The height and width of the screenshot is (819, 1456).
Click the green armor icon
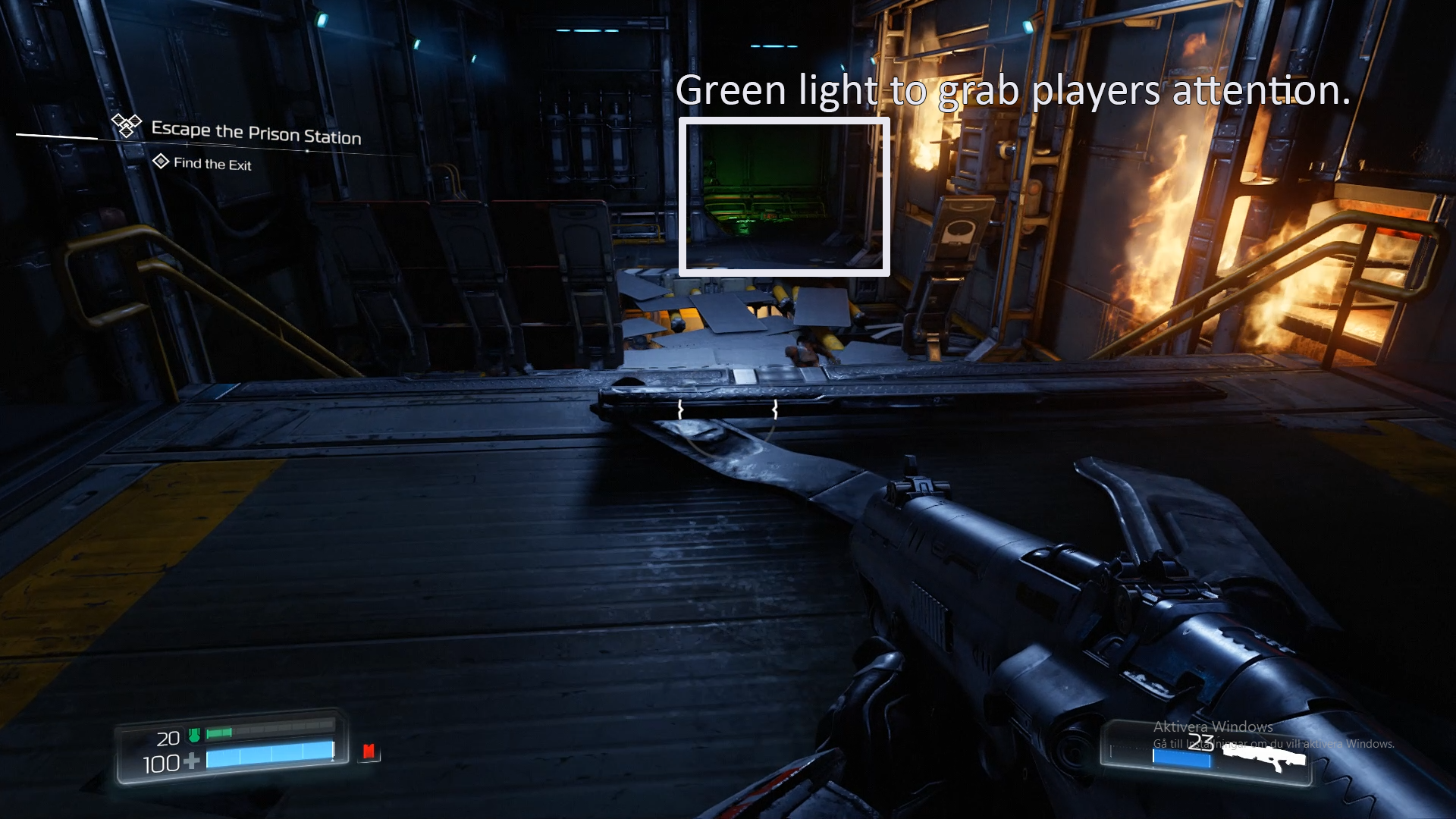194,735
